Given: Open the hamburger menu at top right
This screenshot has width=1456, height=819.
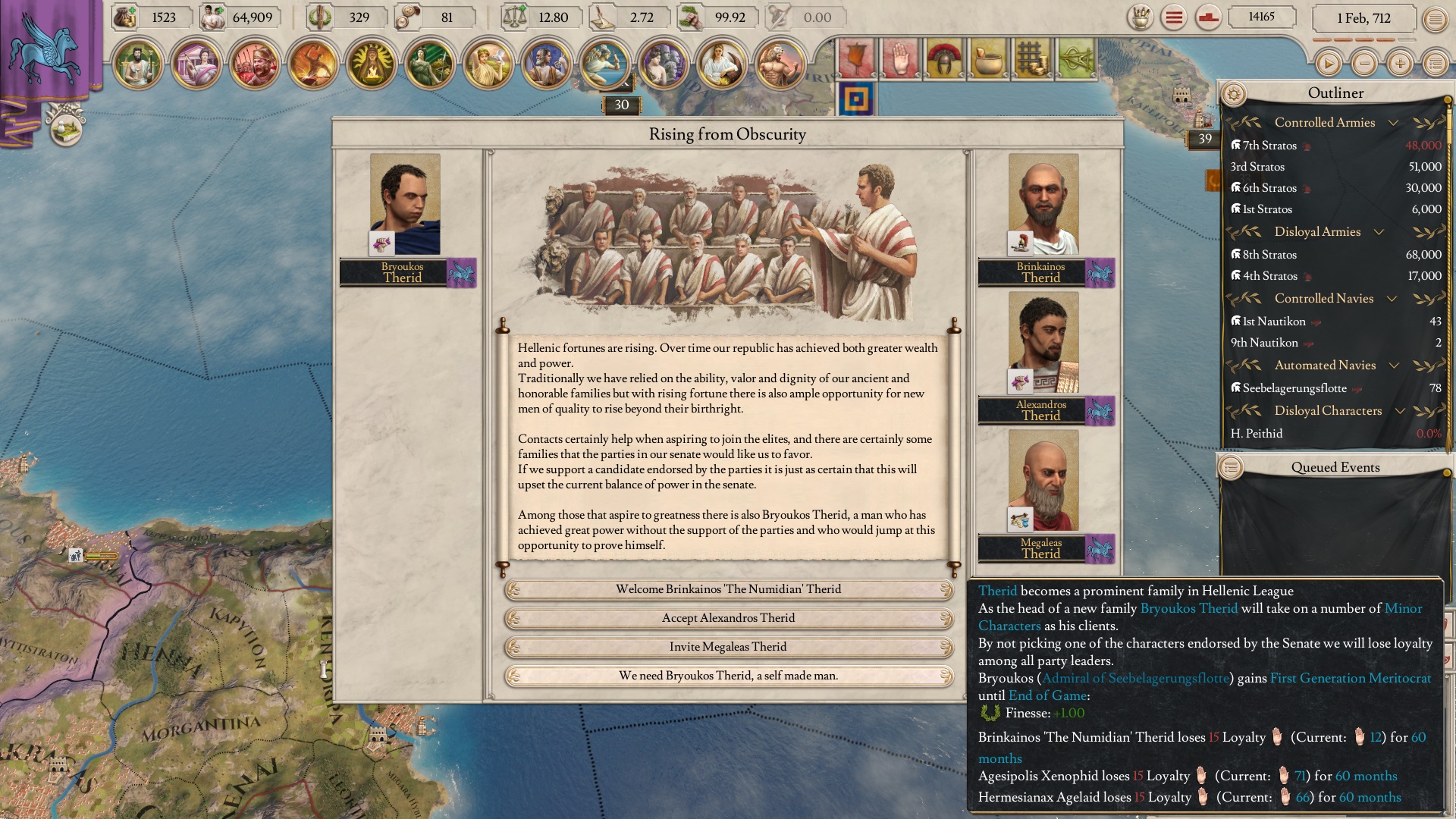Looking at the screenshot, I should 1174,17.
